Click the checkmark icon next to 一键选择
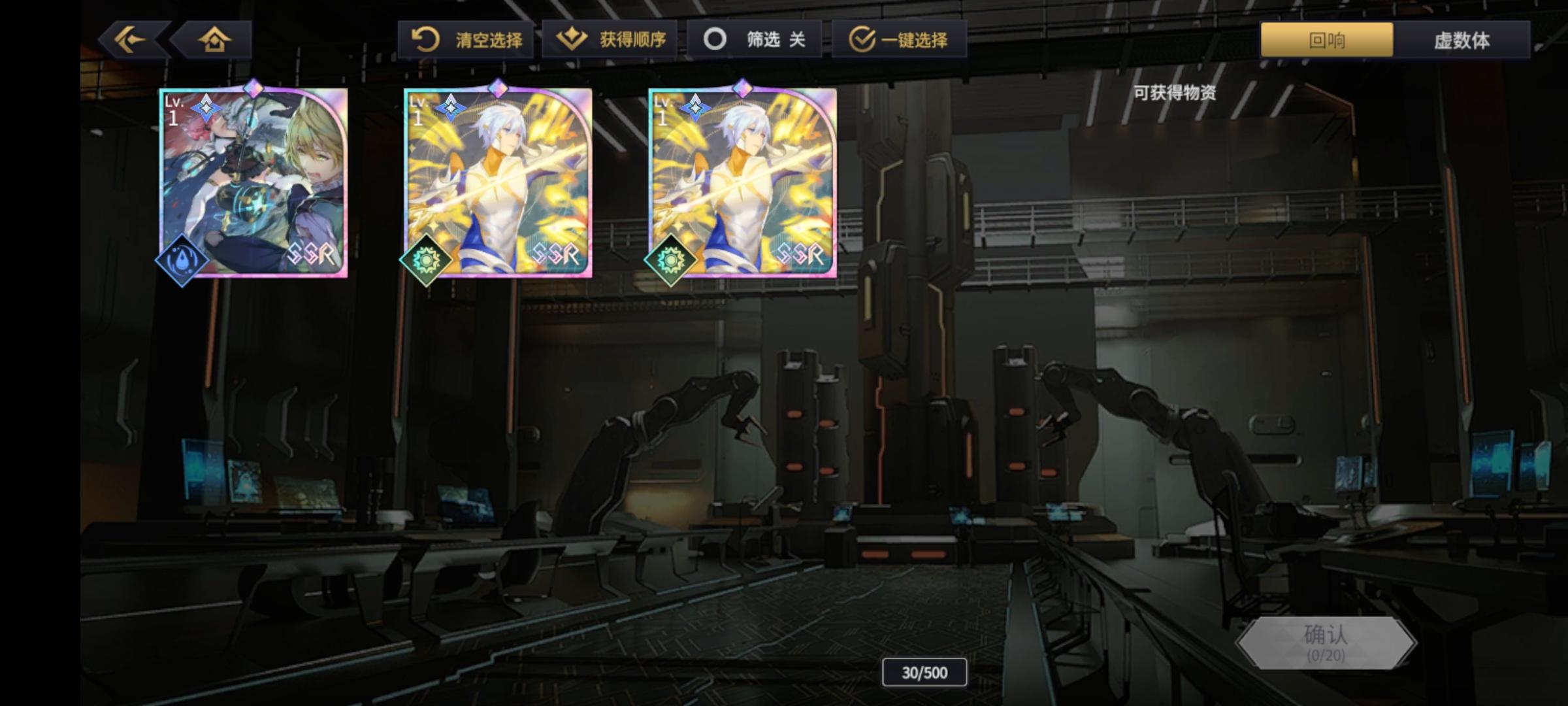Screen dimensions: 1568x706 [864, 39]
